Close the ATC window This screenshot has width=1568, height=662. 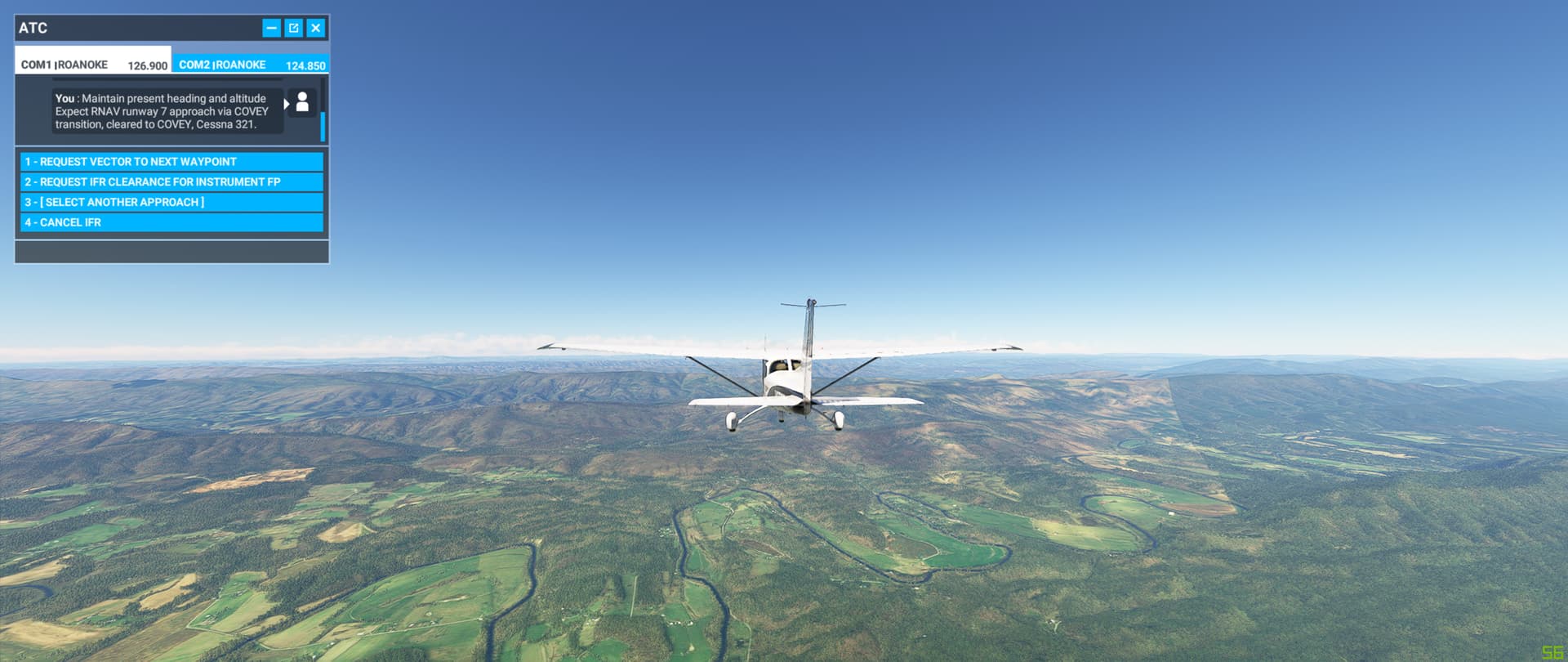(315, 27)
